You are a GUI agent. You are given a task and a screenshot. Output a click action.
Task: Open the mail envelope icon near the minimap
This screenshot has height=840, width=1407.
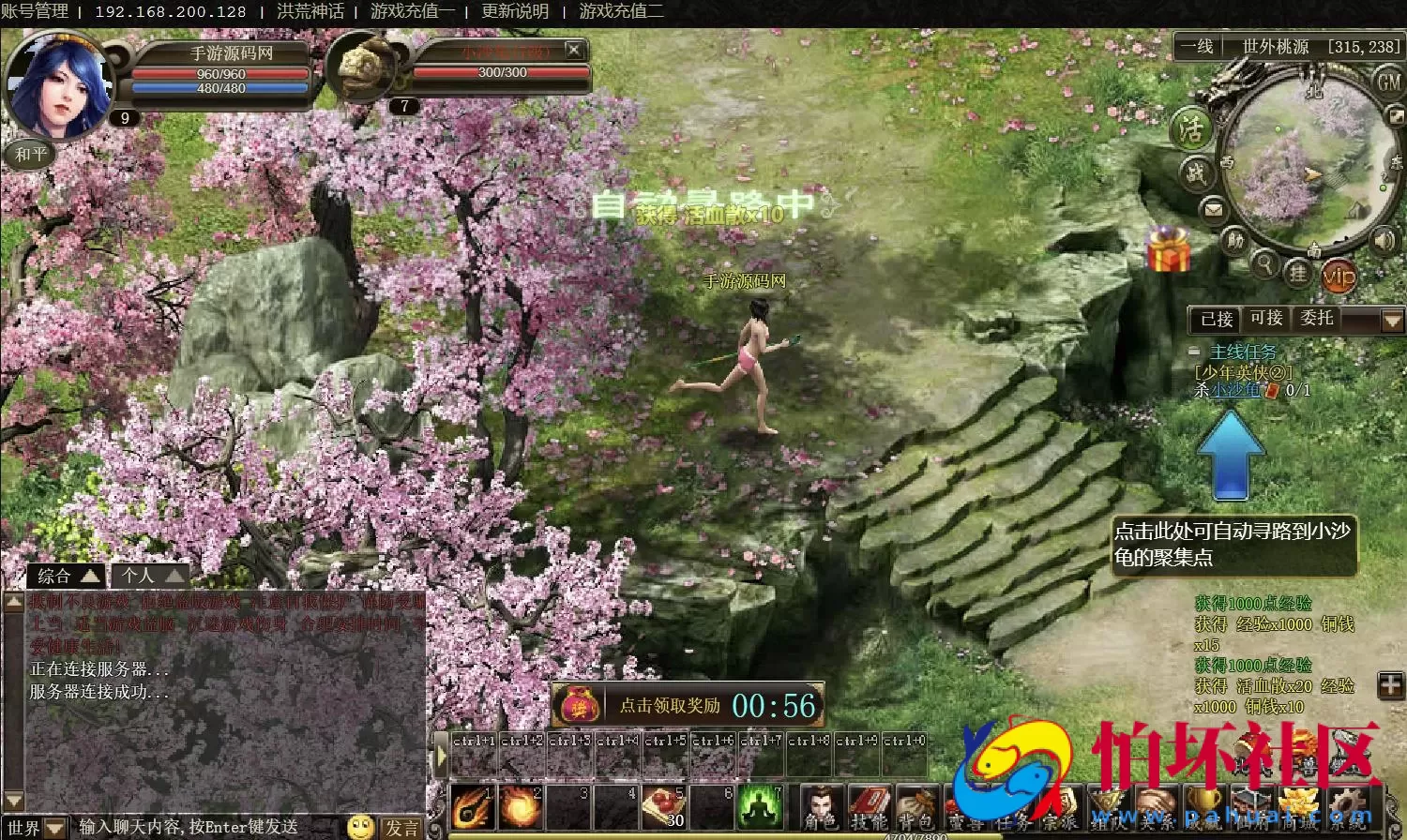(x=1213, y=208)
